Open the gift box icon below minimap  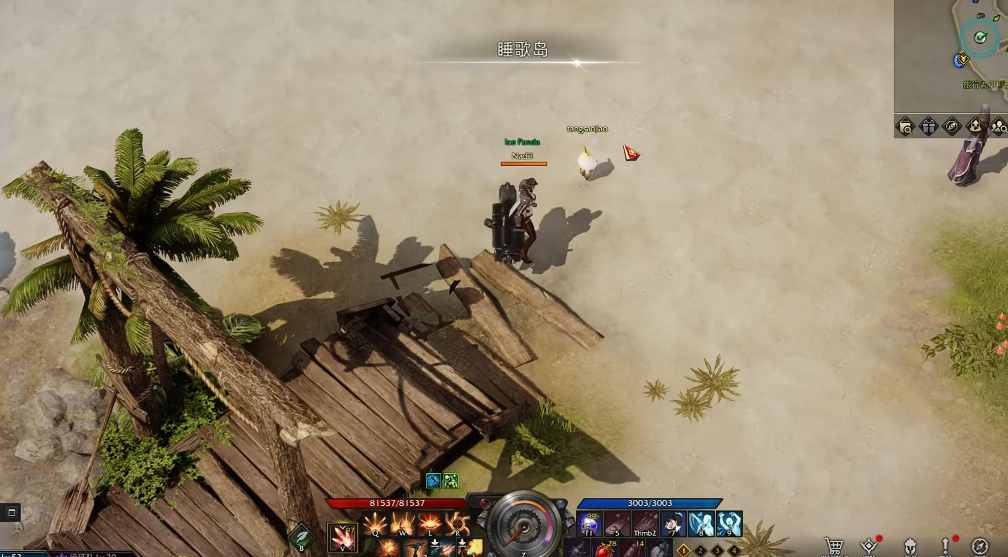[x=929, y=126]
